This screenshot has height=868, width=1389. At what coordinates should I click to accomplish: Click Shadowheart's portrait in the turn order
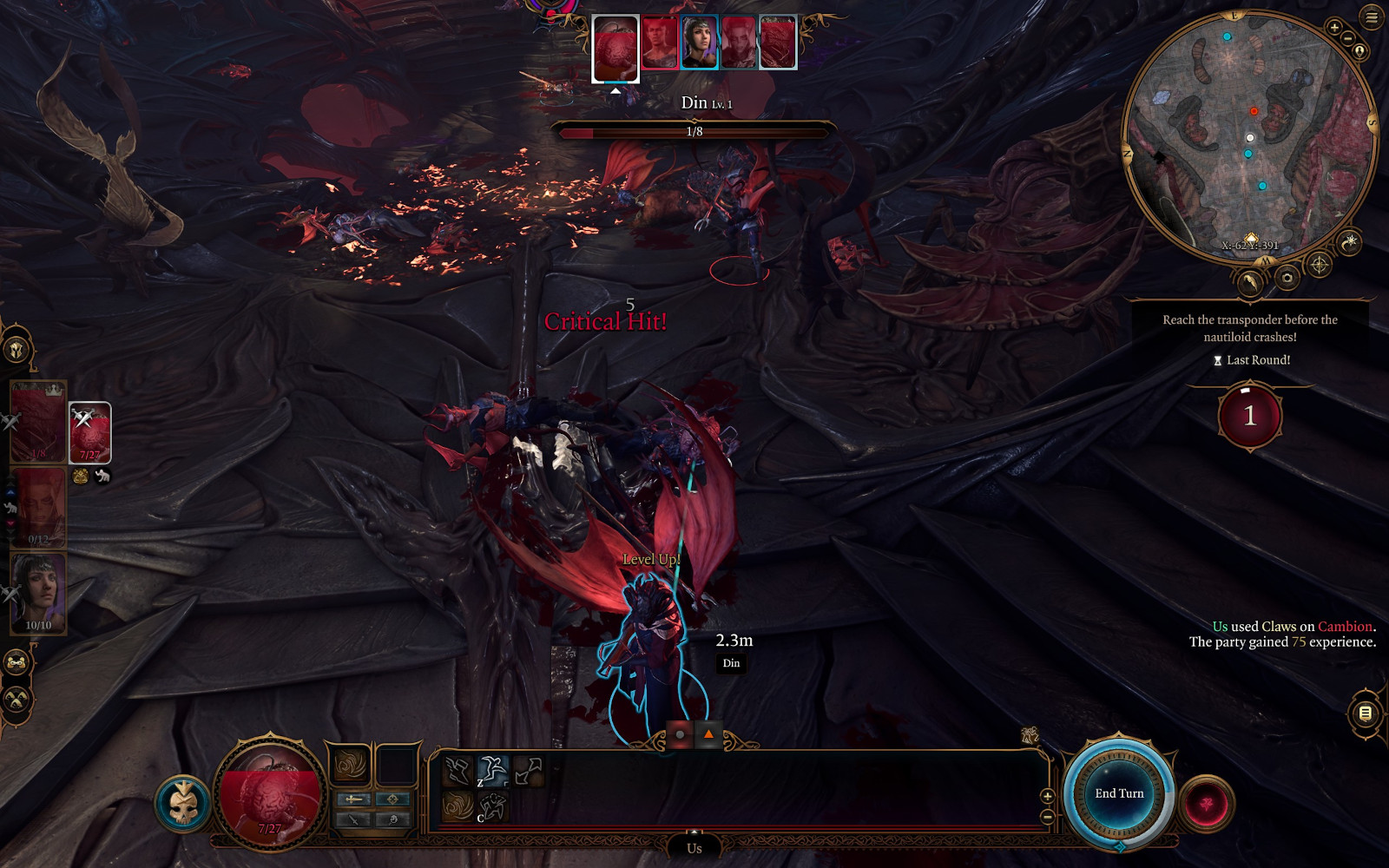click(699, 43)
